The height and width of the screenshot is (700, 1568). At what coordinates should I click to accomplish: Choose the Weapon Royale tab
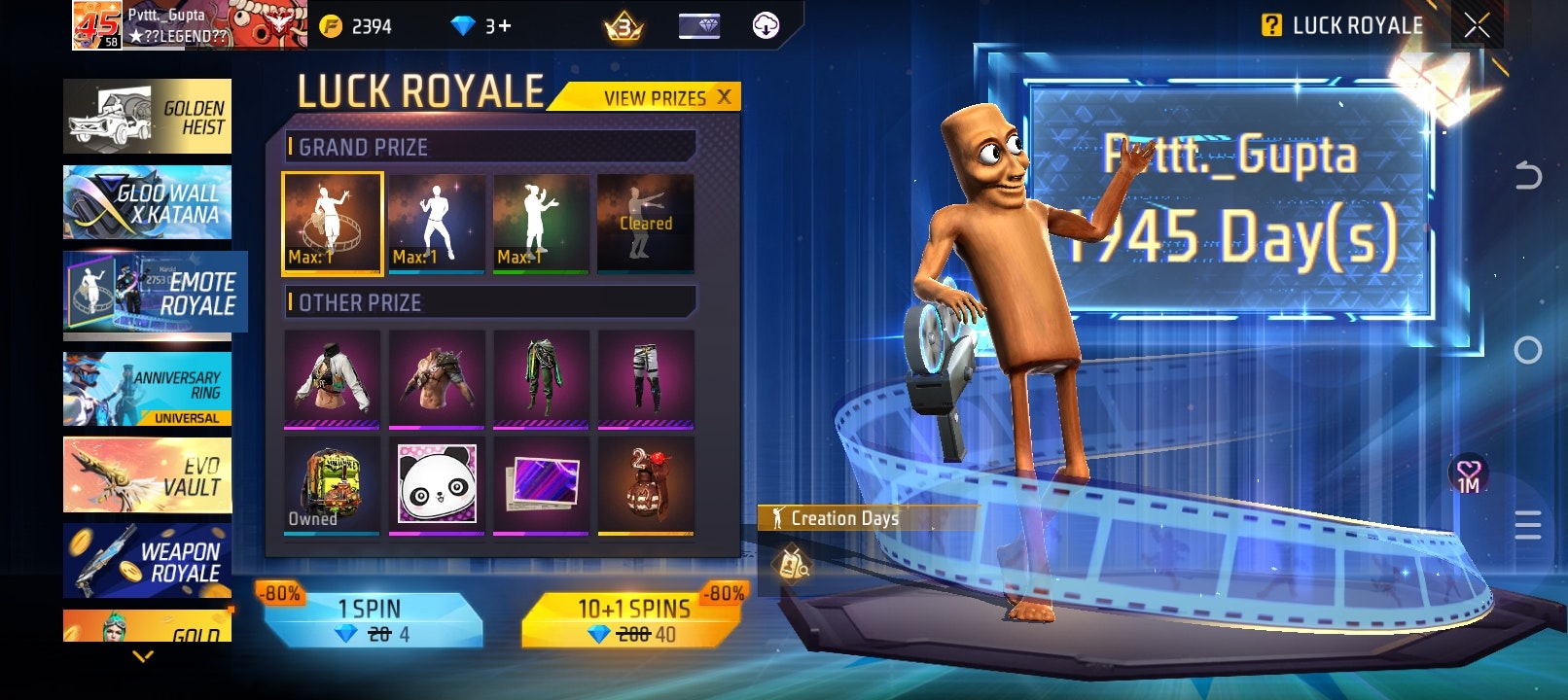pyautogui.click(x=147, y=561)
